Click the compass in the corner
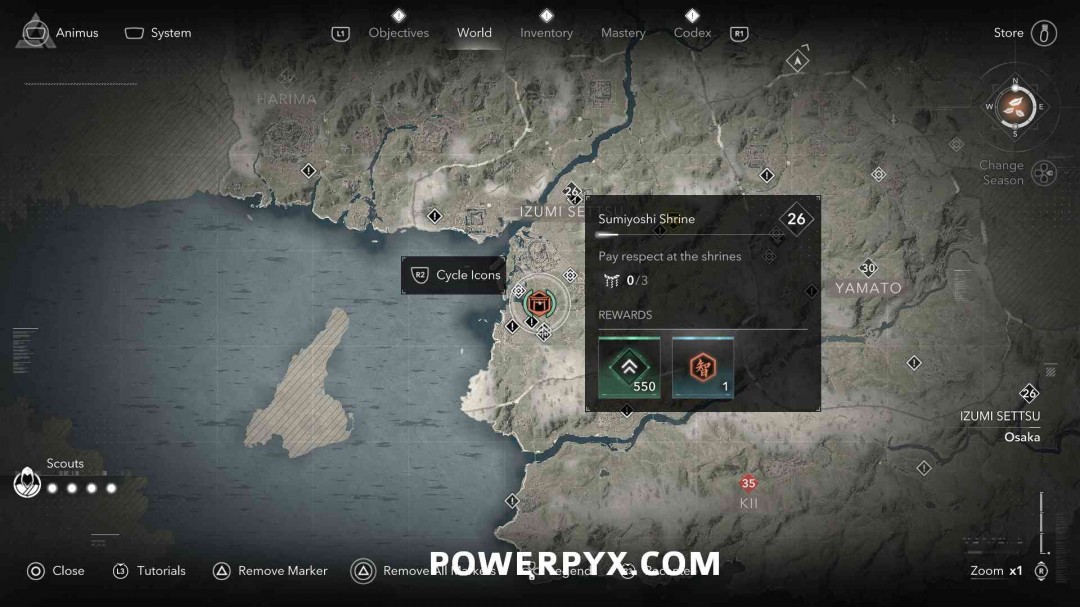1080x607 pixels. 1015,106
